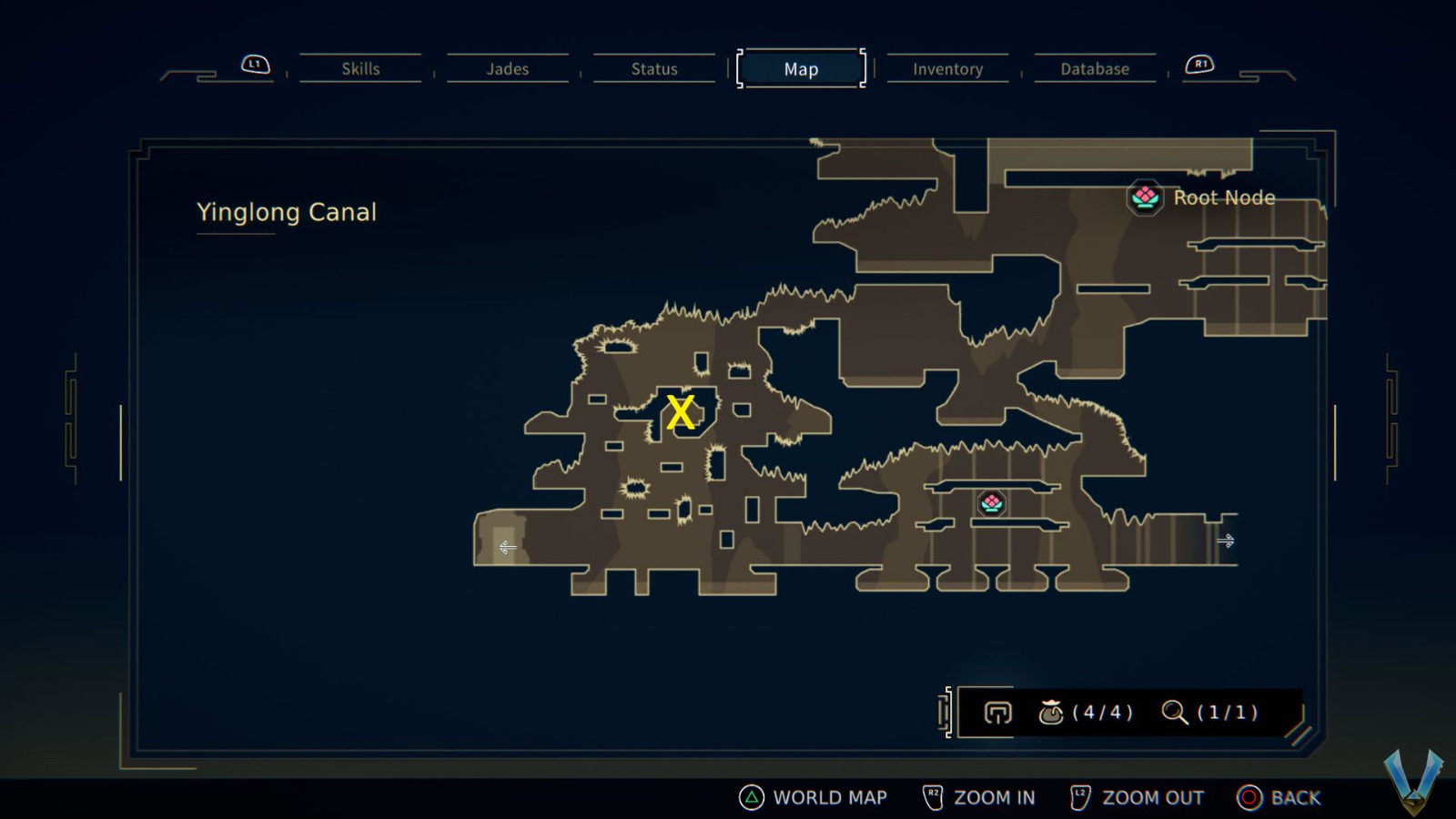Click the R1 shoulder button icon
The image size is (1456, 819).
point(1199,64)
